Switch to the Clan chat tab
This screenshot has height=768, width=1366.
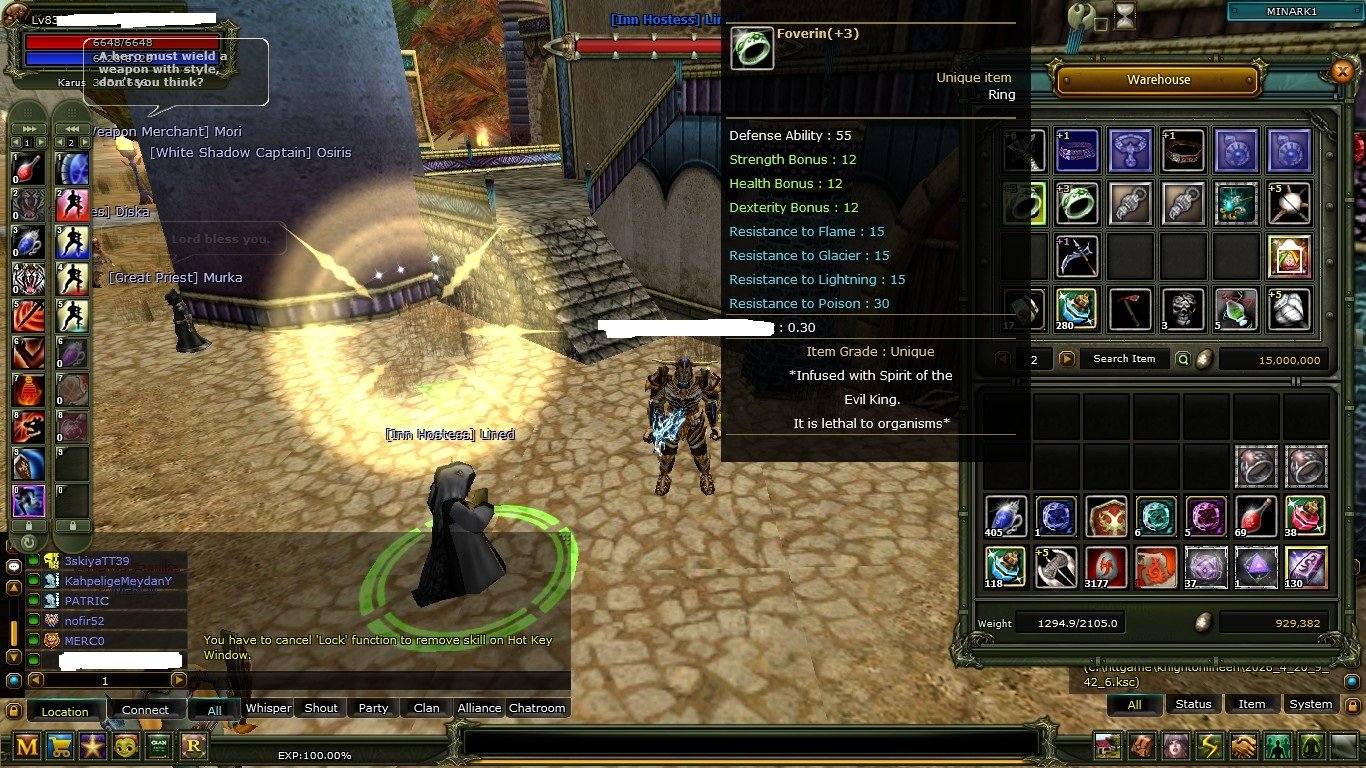pos(426,708)
